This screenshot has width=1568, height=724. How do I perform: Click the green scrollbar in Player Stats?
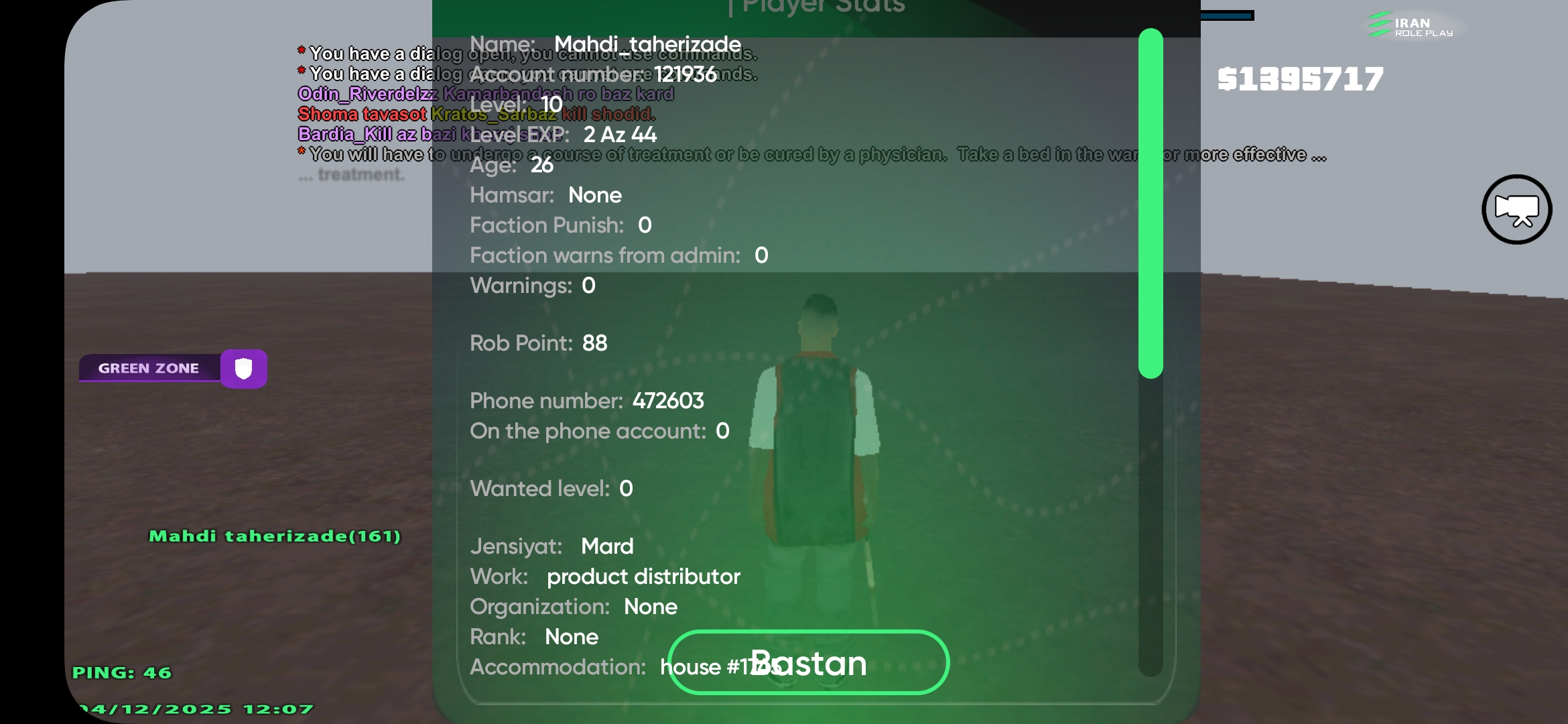pos(1151,203)
